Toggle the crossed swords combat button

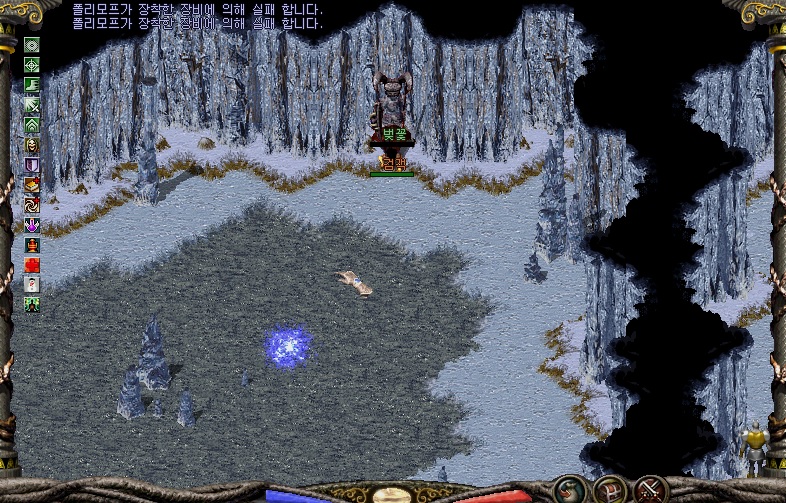(650, 489)
